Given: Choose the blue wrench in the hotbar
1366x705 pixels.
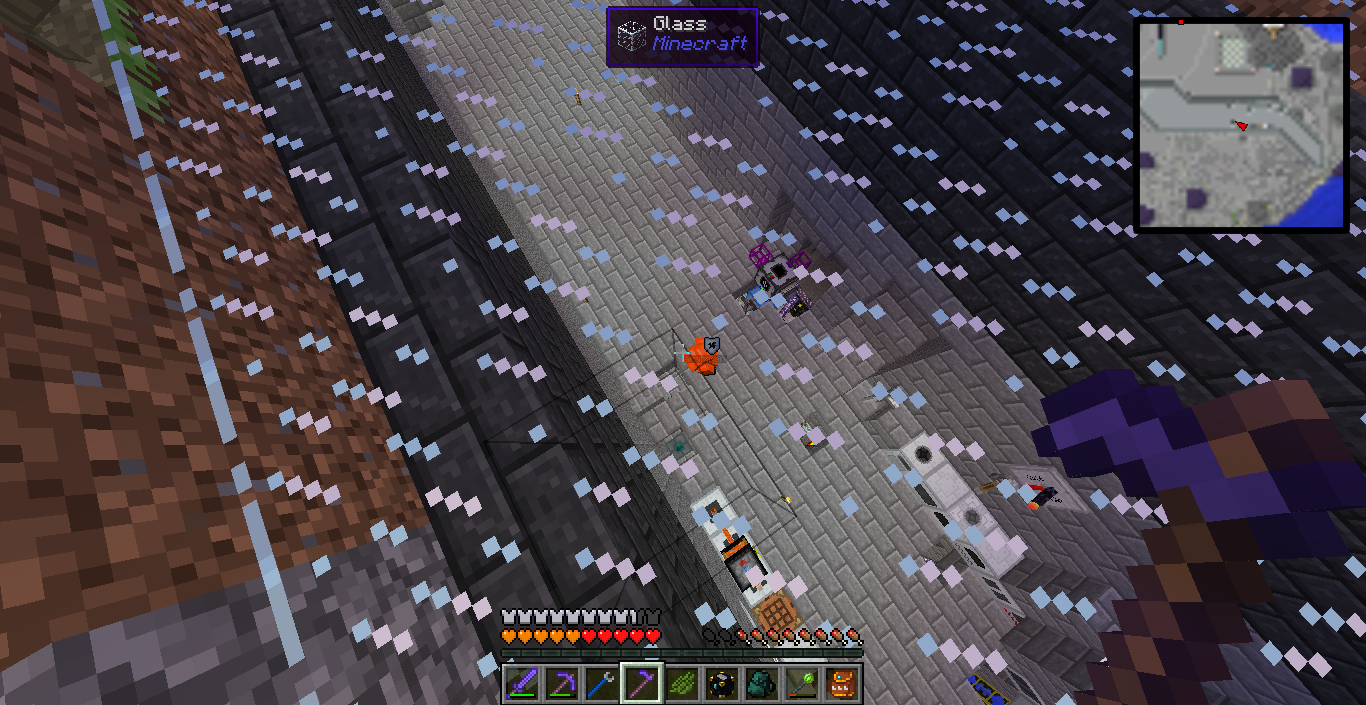Looking at the screenshot, I should click(x=600, y=684).
